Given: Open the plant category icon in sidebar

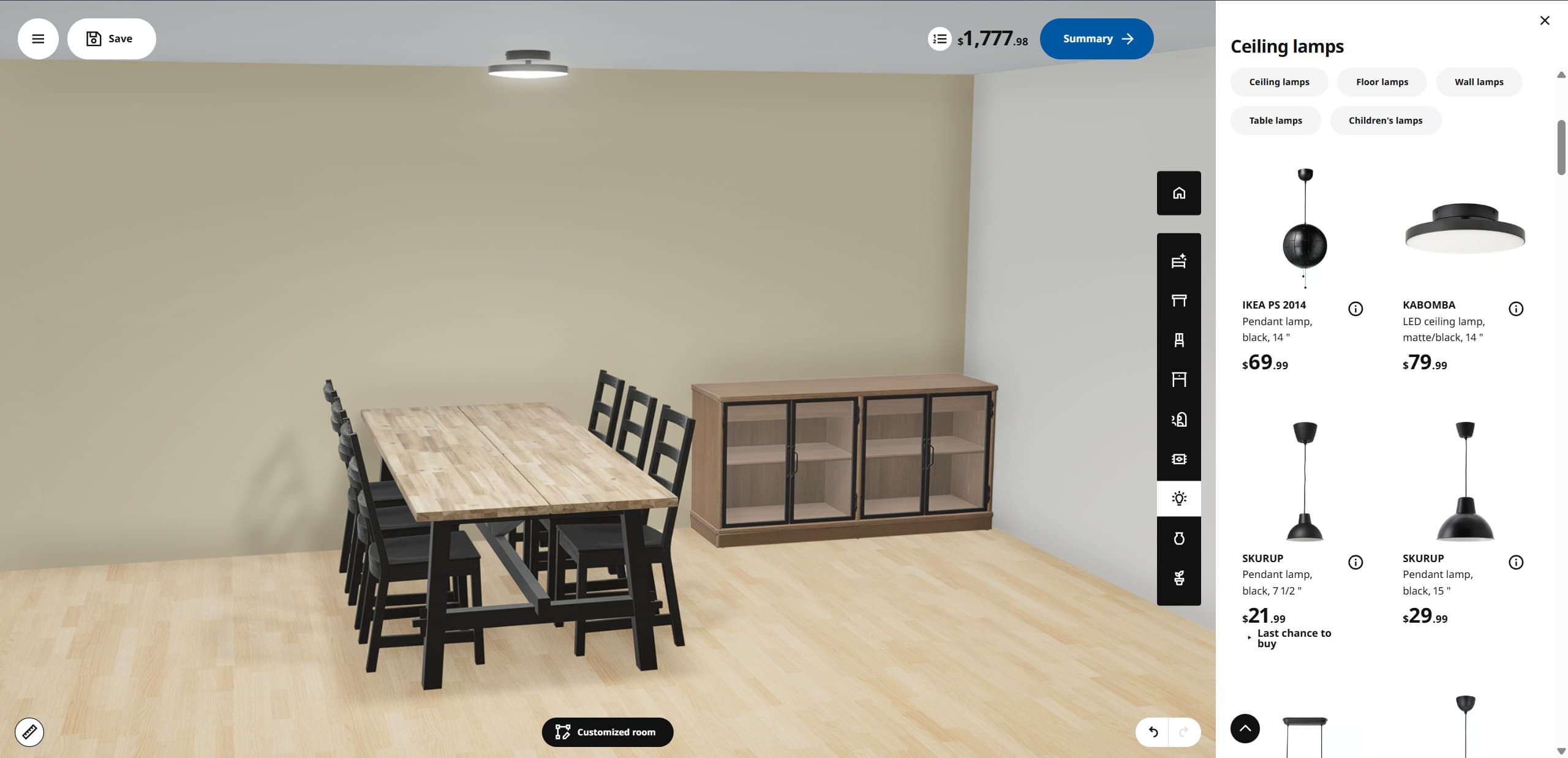Looking at the screenshot, I should [x=1178, y=577].
